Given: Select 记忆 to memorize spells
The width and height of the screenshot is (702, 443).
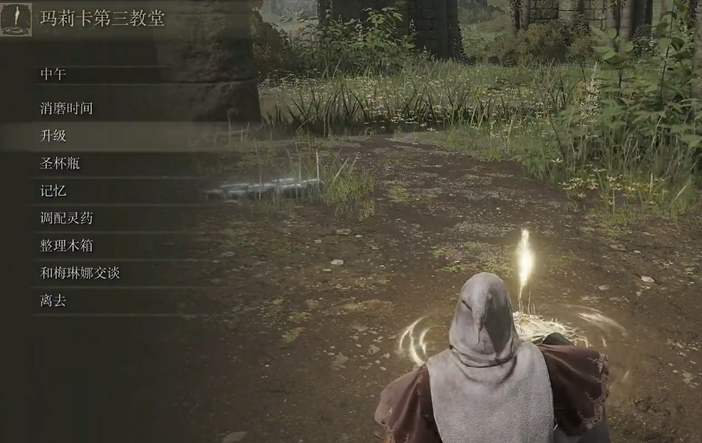Looking at the screenshot, I should (x=54, y=190).
